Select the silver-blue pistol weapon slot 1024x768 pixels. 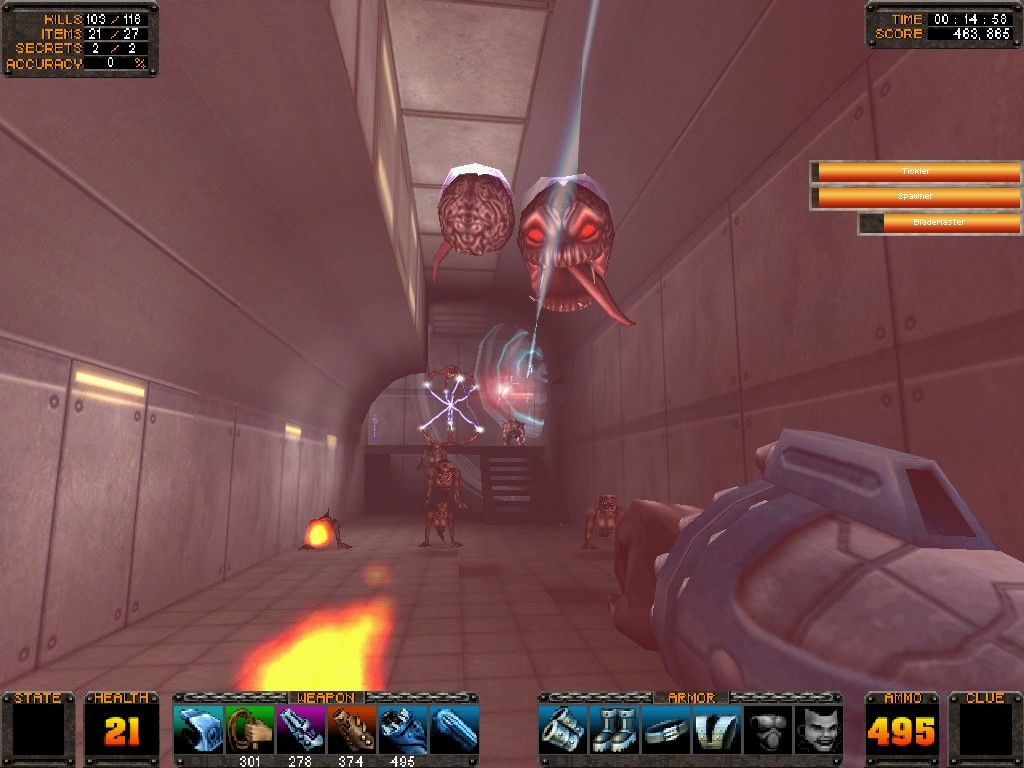tap(198, 730)
